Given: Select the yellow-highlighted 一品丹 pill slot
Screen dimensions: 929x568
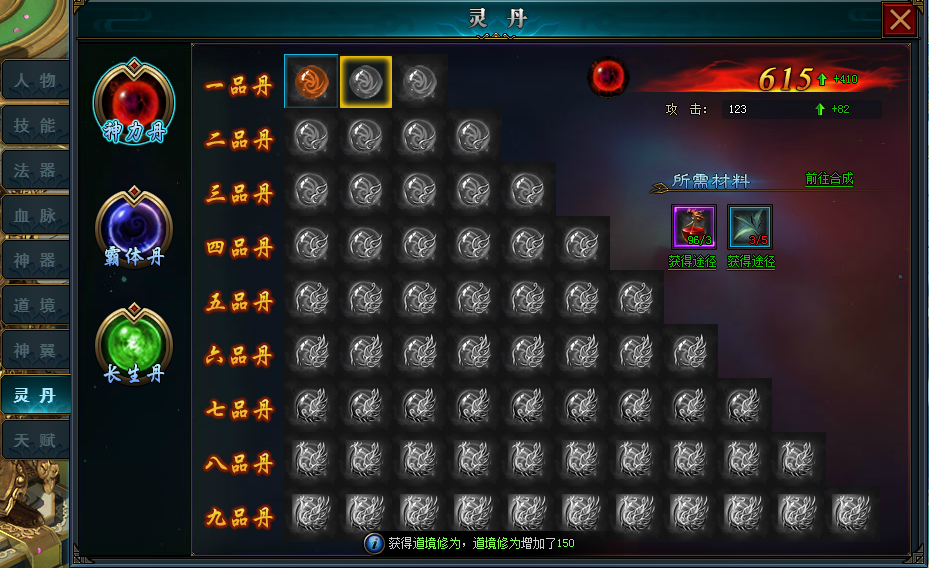Looking at the screenshot, I should (366, 81).
